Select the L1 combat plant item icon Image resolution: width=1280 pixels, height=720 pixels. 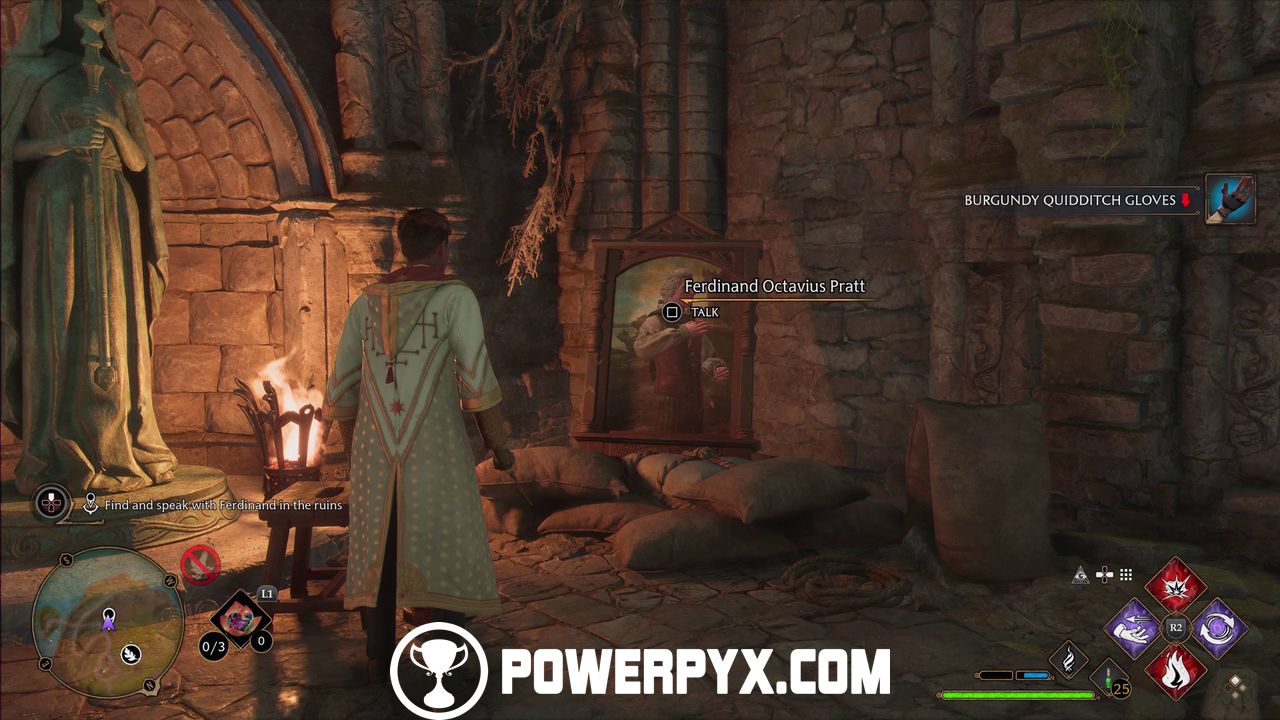point(238,620)
